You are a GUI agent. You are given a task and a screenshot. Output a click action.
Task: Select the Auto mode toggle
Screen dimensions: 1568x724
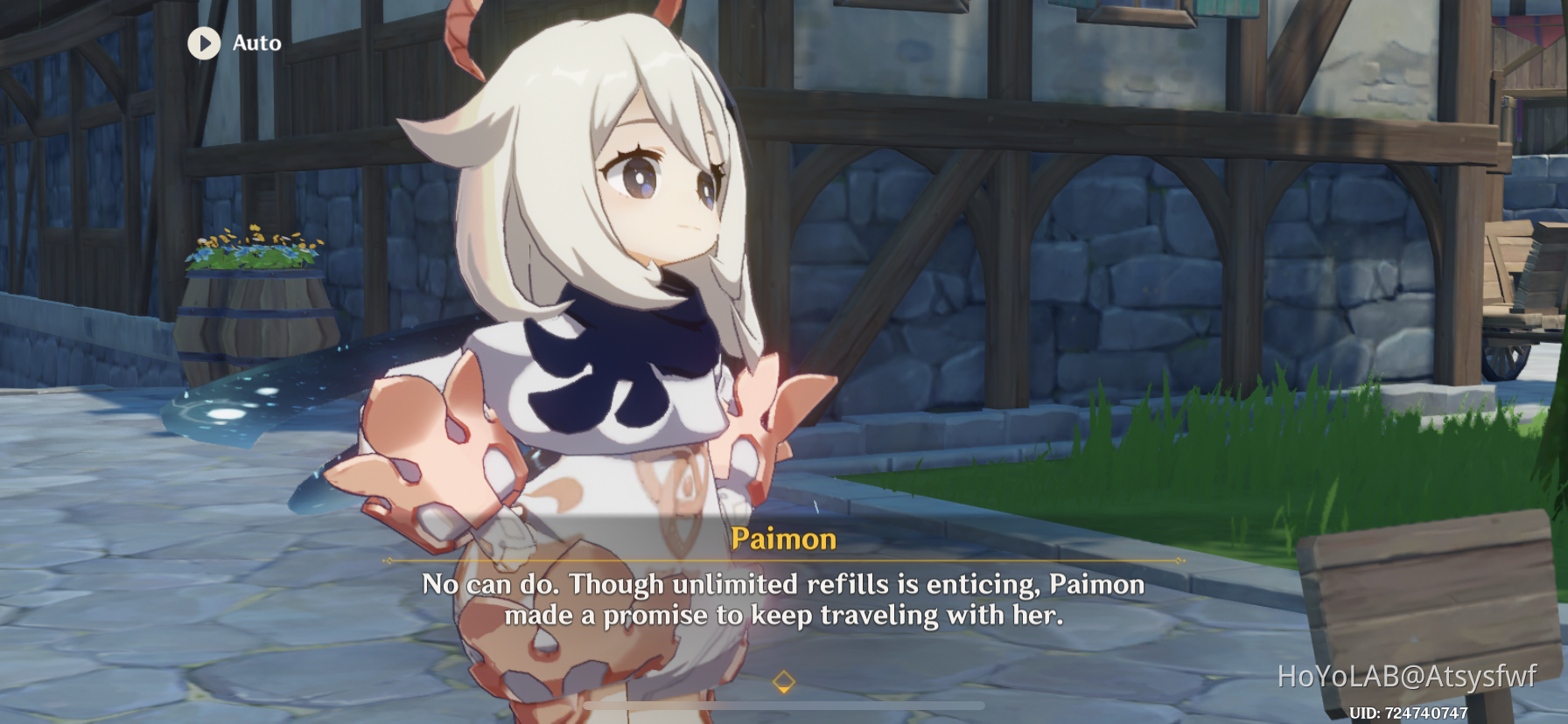click(x=232, y=43)
